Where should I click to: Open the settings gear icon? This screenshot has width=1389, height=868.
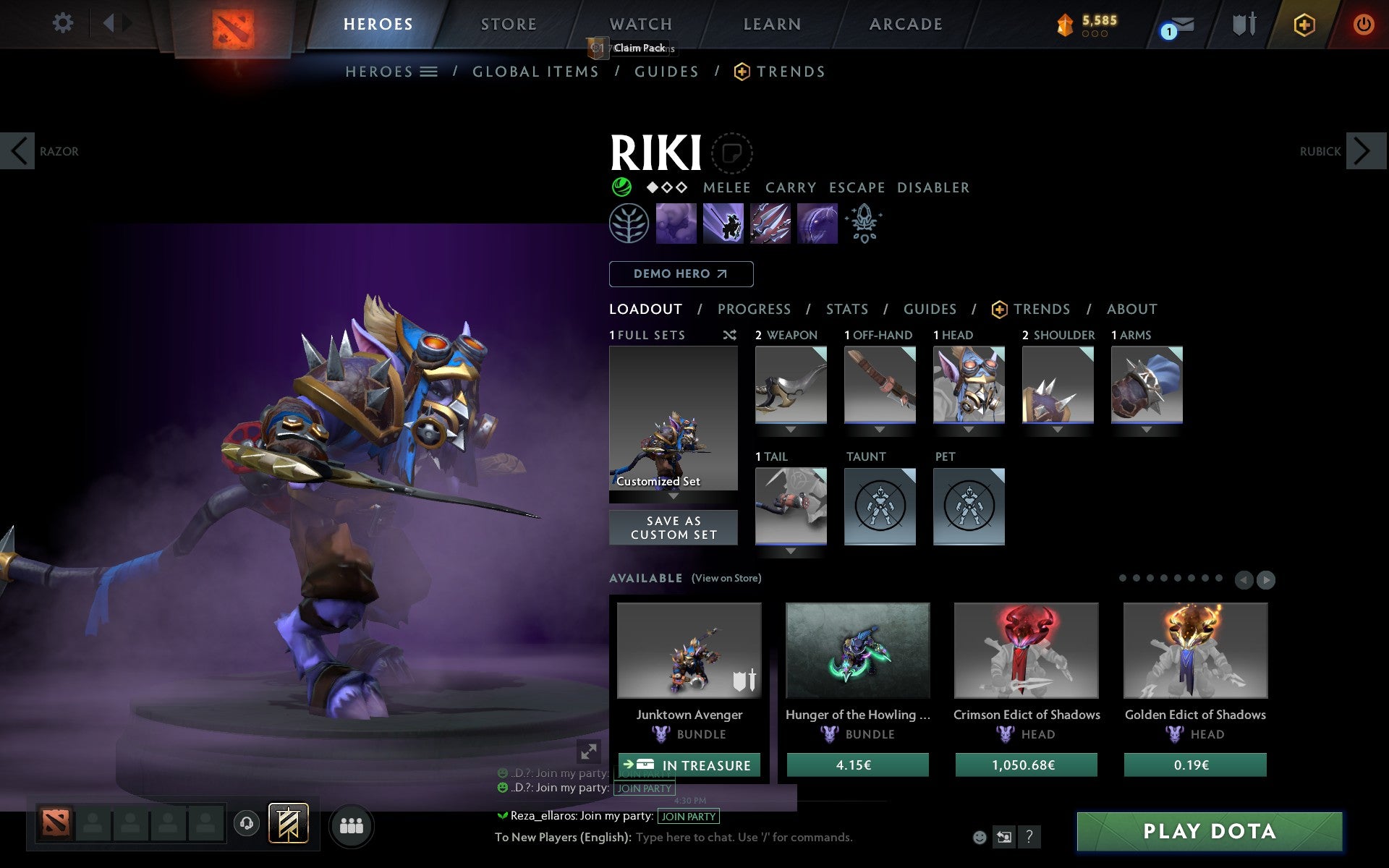tap(64, 23)
